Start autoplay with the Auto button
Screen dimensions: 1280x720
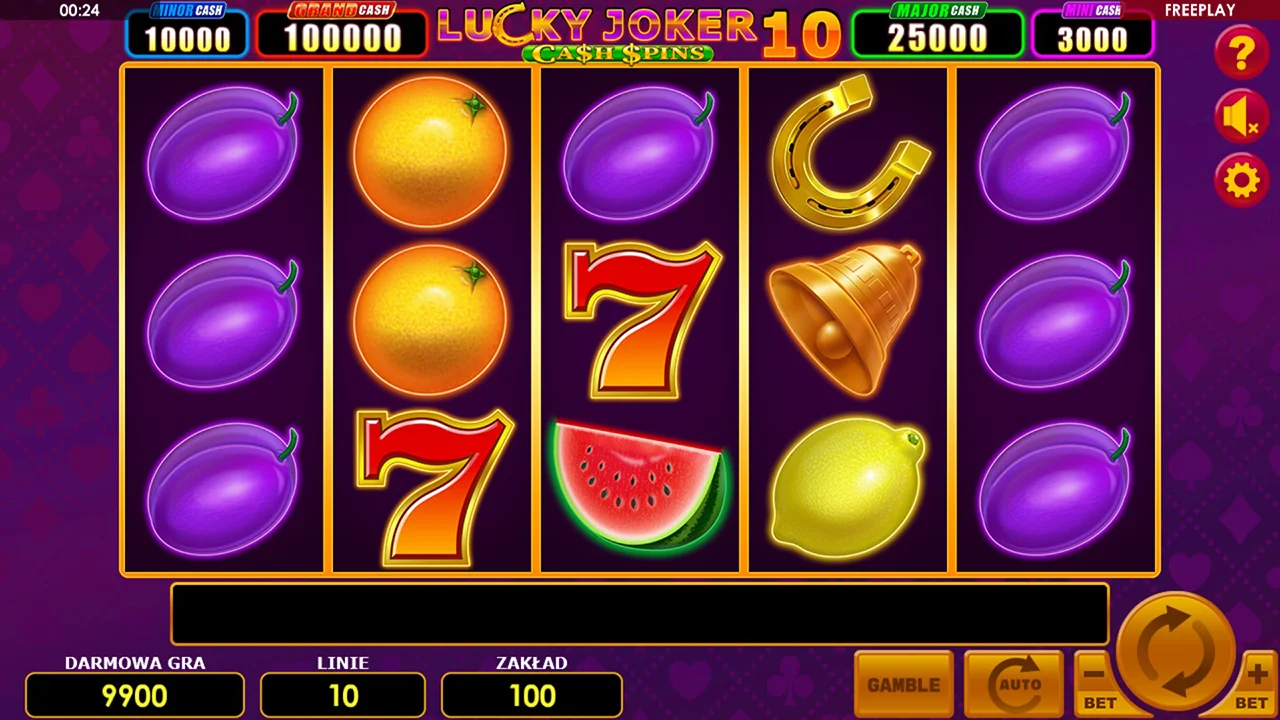[1013, 684]
